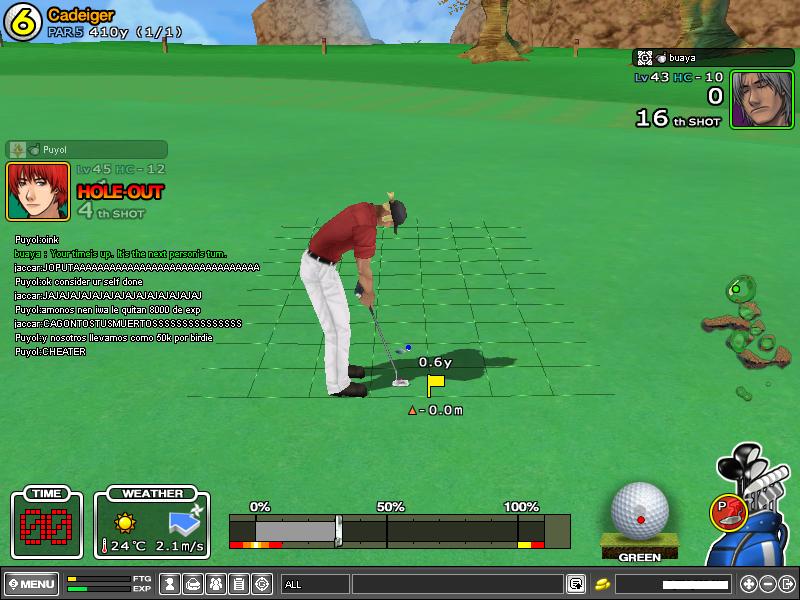Select the putter club icon
Viewport: 800px width, 600px height.
coord(727,511)
